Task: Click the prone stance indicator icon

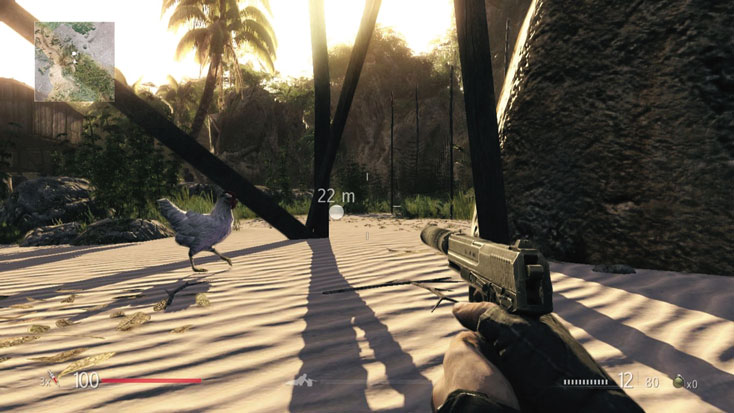Action: (x=300, y=381)
